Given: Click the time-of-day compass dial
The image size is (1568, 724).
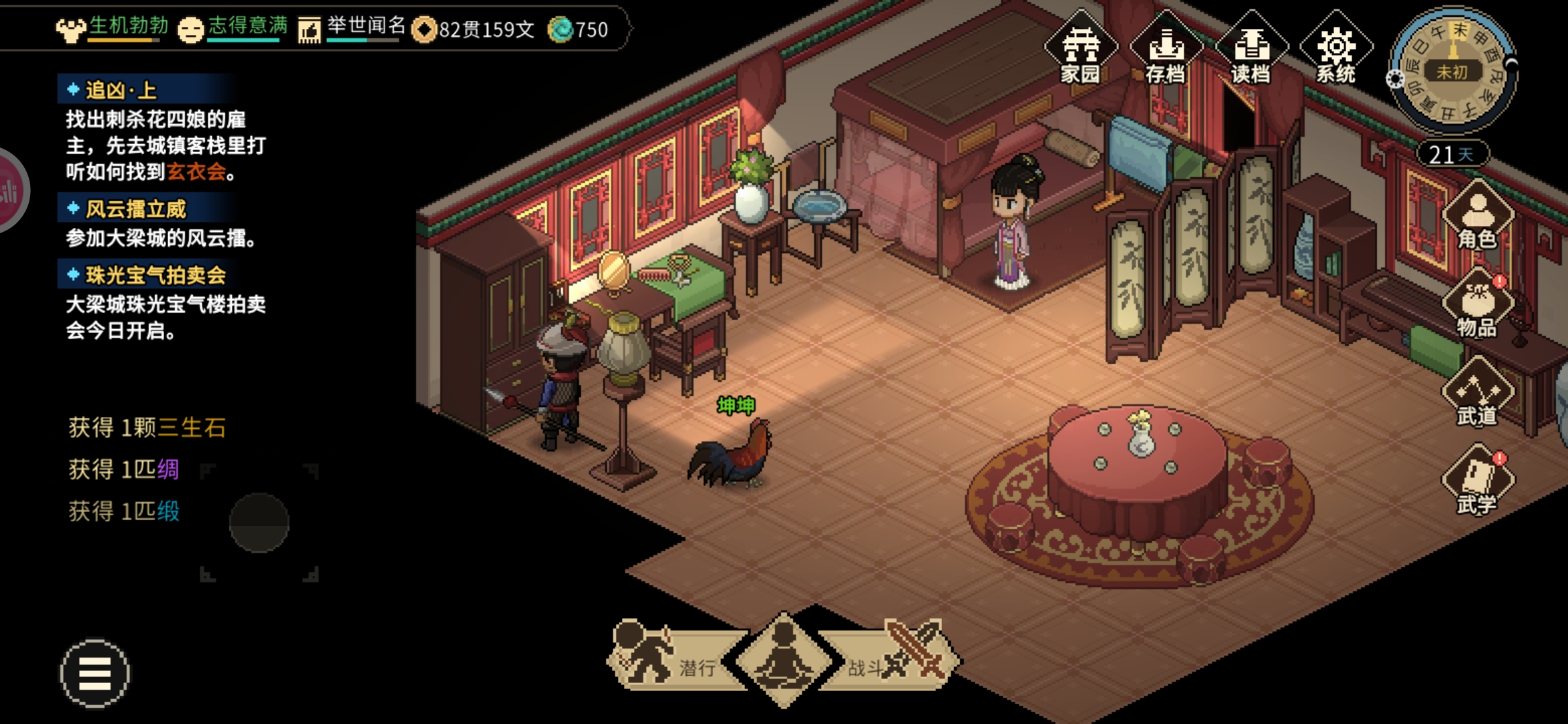Looking at the screenshot, I should (x=1452, y=71).
